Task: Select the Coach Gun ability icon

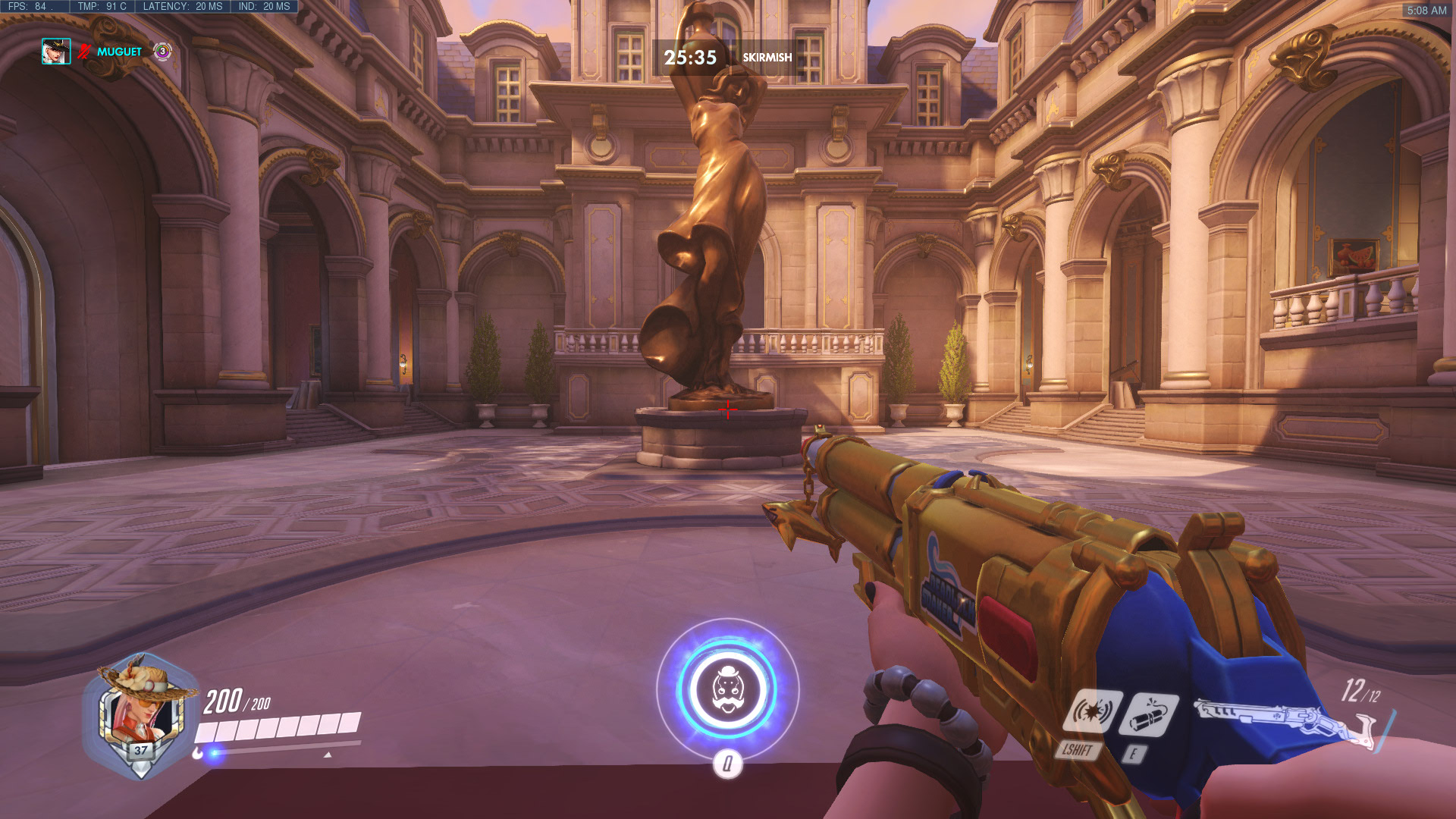Action: click(x=1093, y=711)
